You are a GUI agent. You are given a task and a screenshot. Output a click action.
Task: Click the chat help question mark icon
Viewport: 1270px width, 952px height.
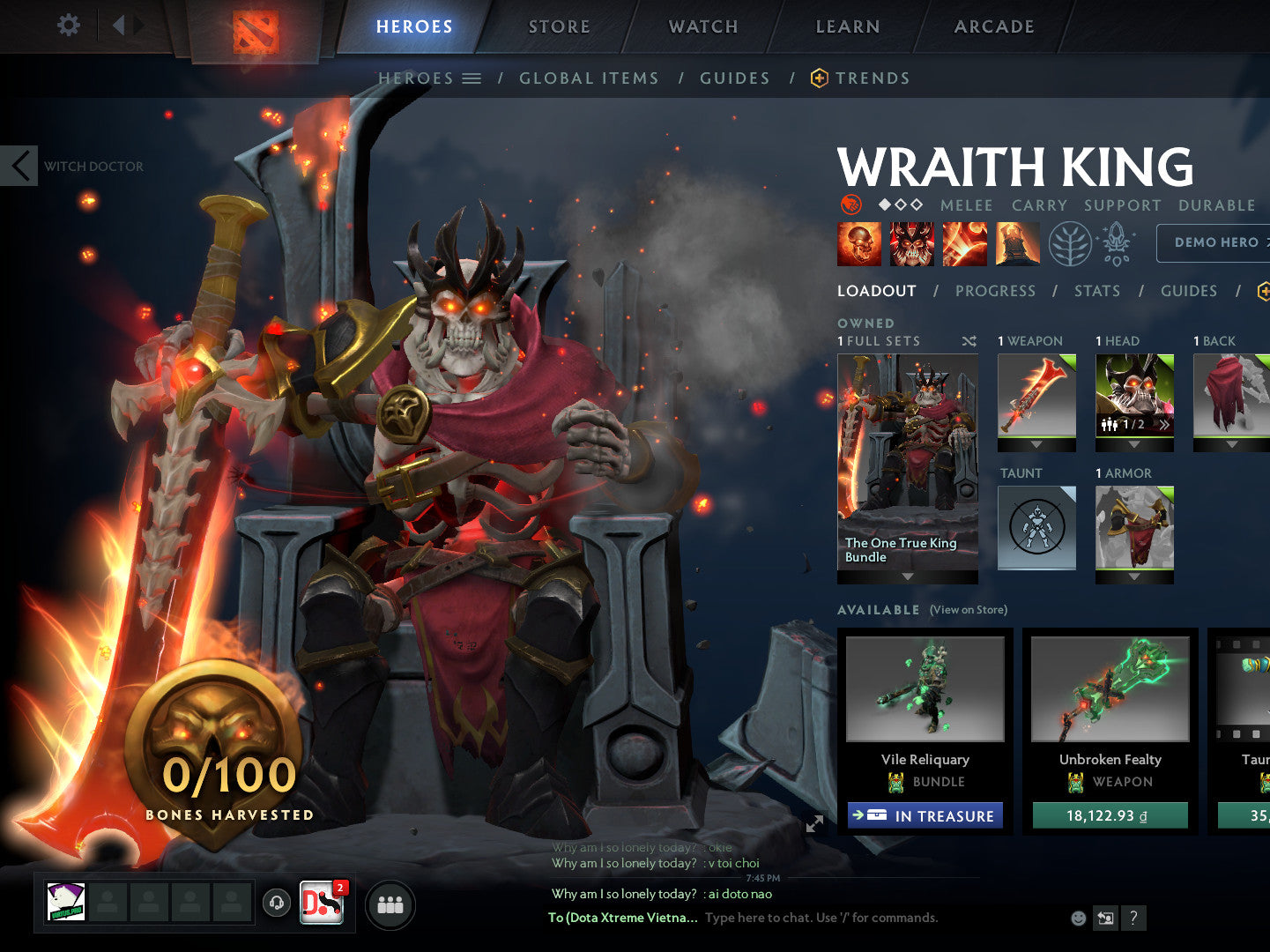pyautogui.click(x=1133, y=919)
